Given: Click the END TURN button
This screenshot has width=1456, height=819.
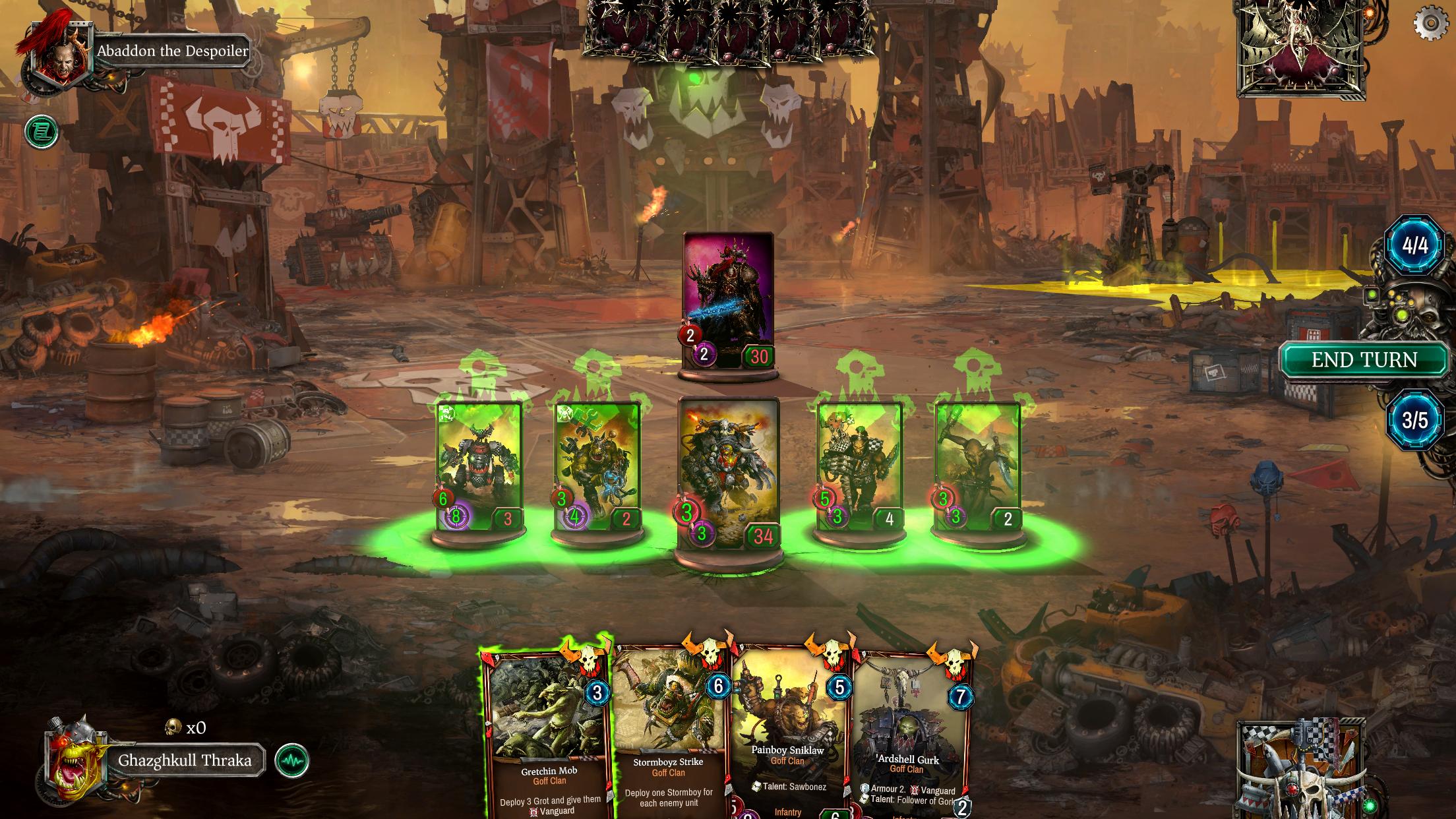Looking at the screenshot, I should point(1364,360).
